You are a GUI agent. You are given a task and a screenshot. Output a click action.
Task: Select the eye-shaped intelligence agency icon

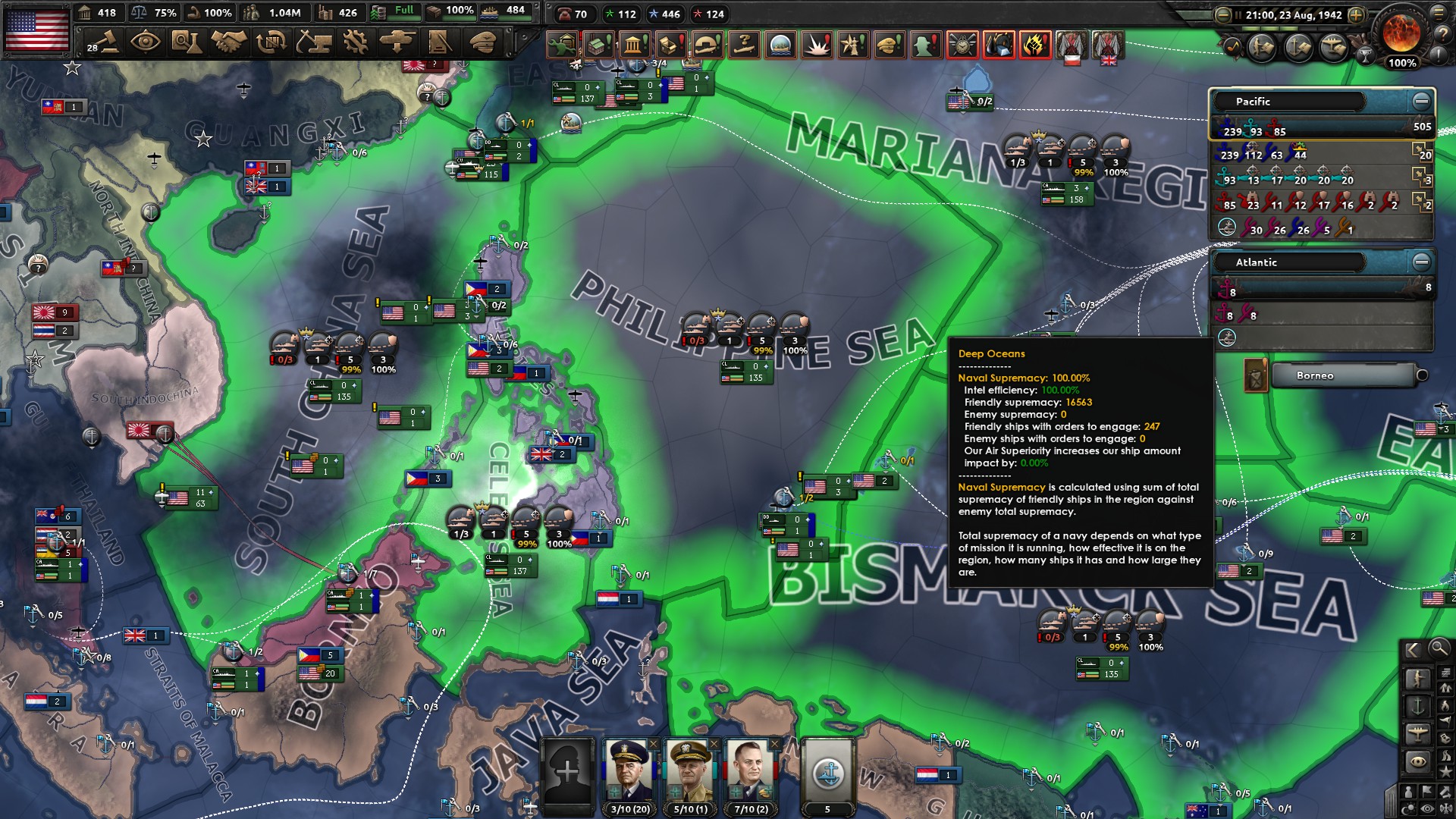coord(146,43)
